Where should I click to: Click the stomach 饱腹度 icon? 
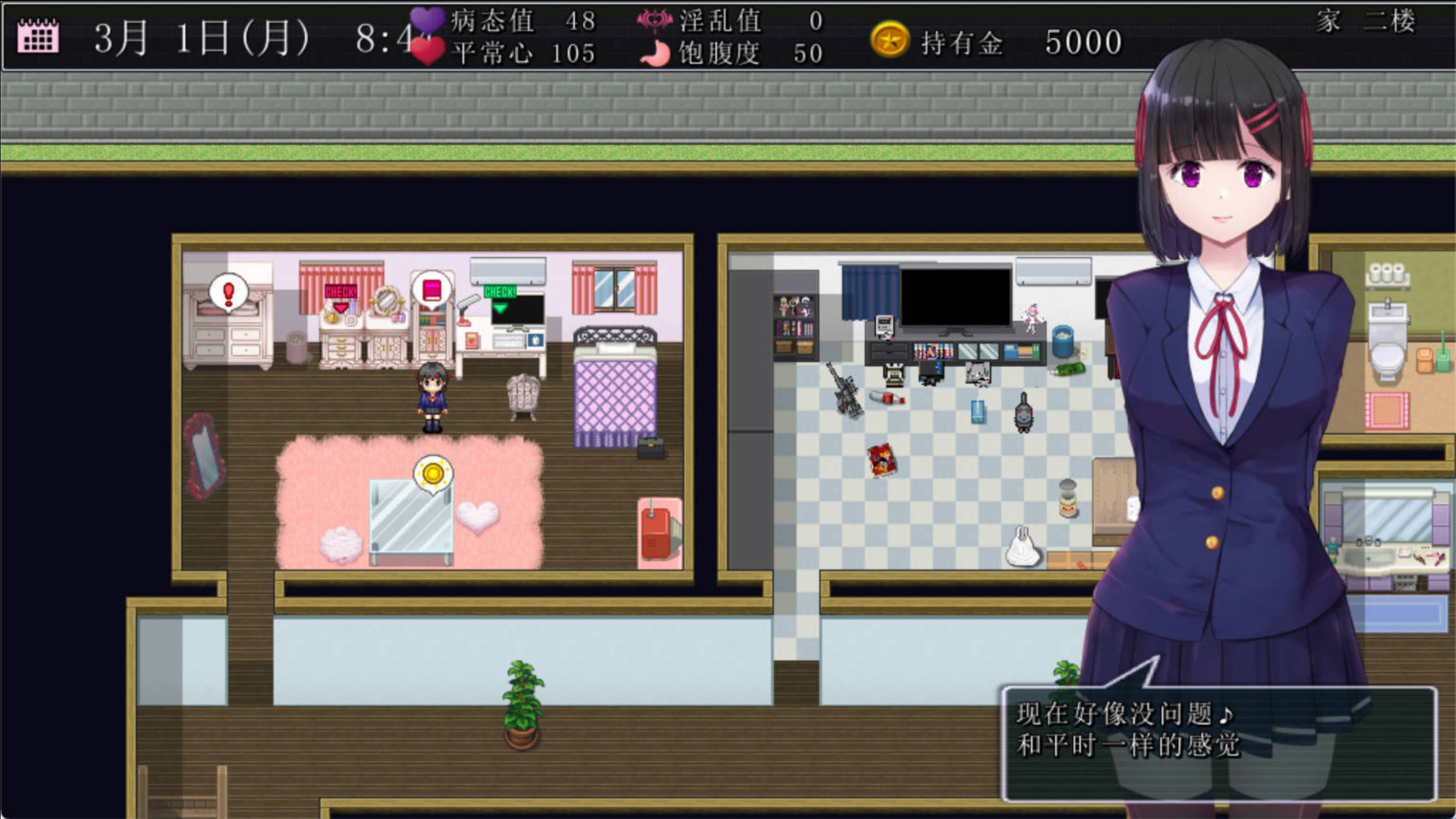click(657, 54)
